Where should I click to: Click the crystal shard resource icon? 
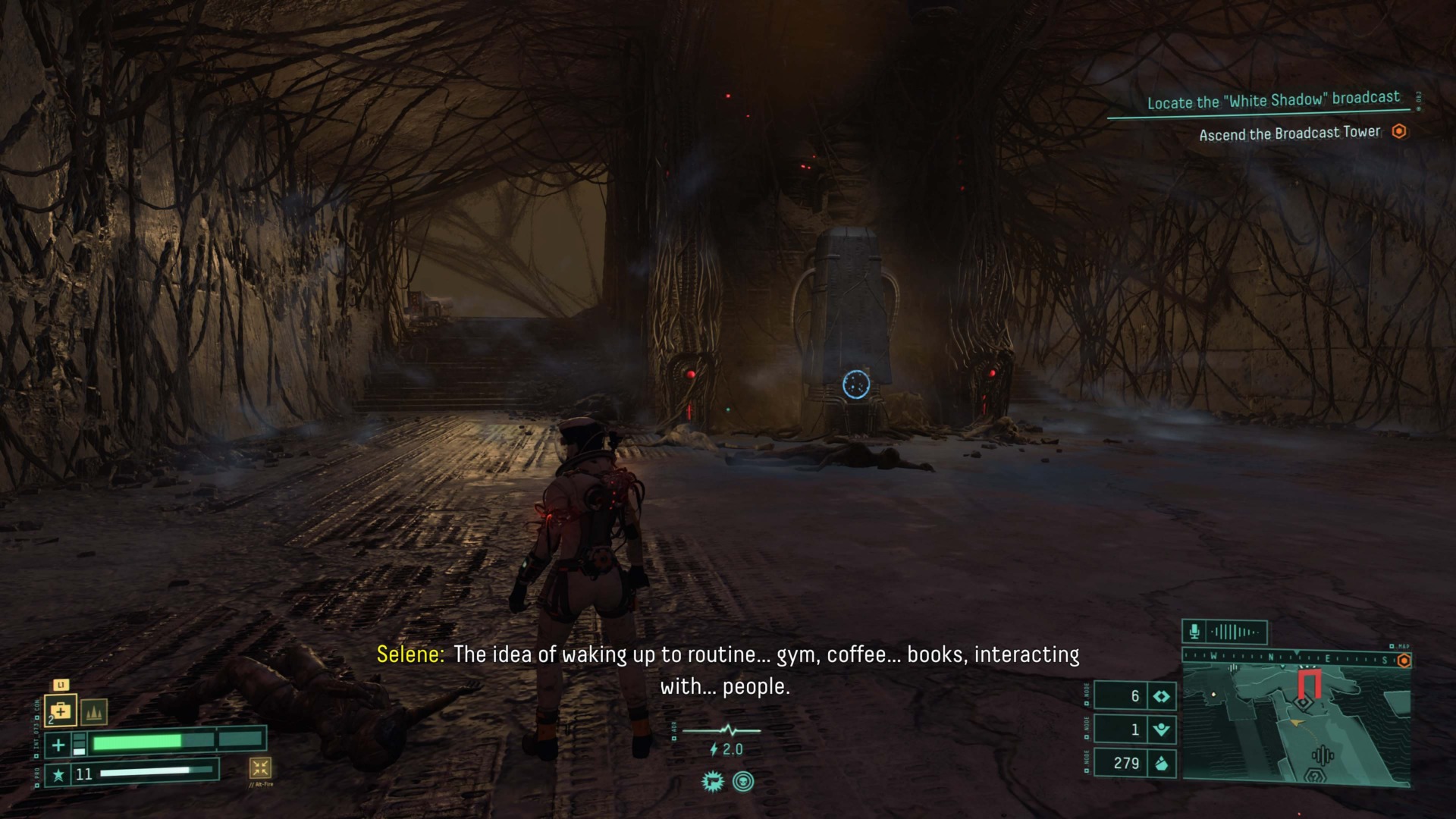pos(1161,763)
